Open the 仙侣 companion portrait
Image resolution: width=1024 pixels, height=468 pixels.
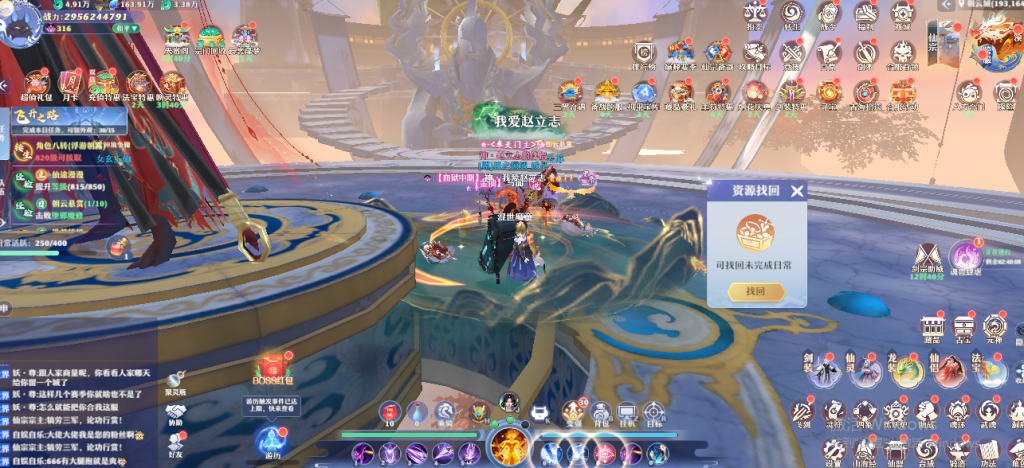(x=950, y=368)
